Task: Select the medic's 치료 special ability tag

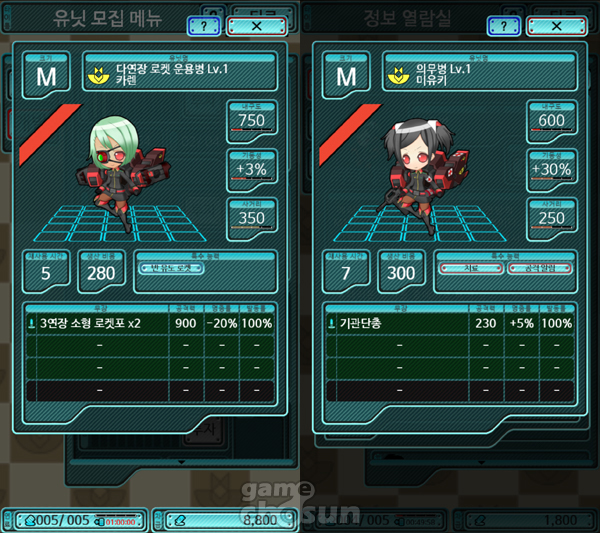Action: (x=468, y=267)
